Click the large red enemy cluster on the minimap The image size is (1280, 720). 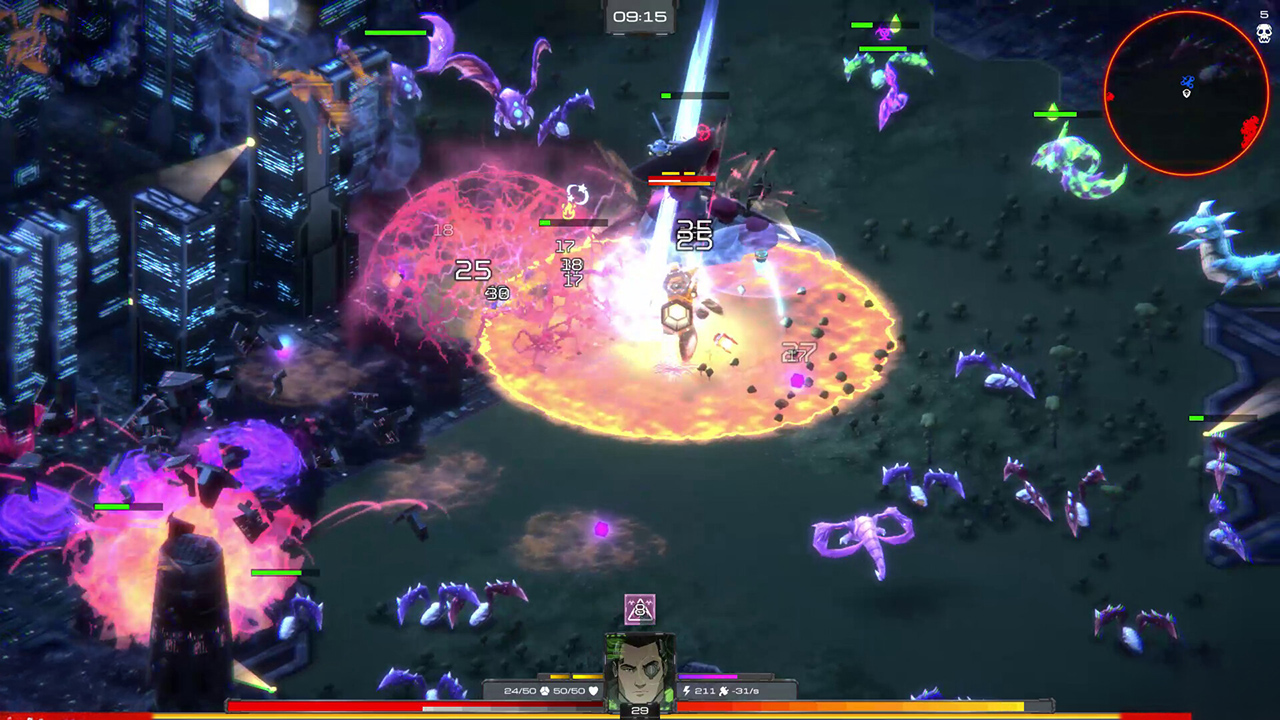(1249, 130)
